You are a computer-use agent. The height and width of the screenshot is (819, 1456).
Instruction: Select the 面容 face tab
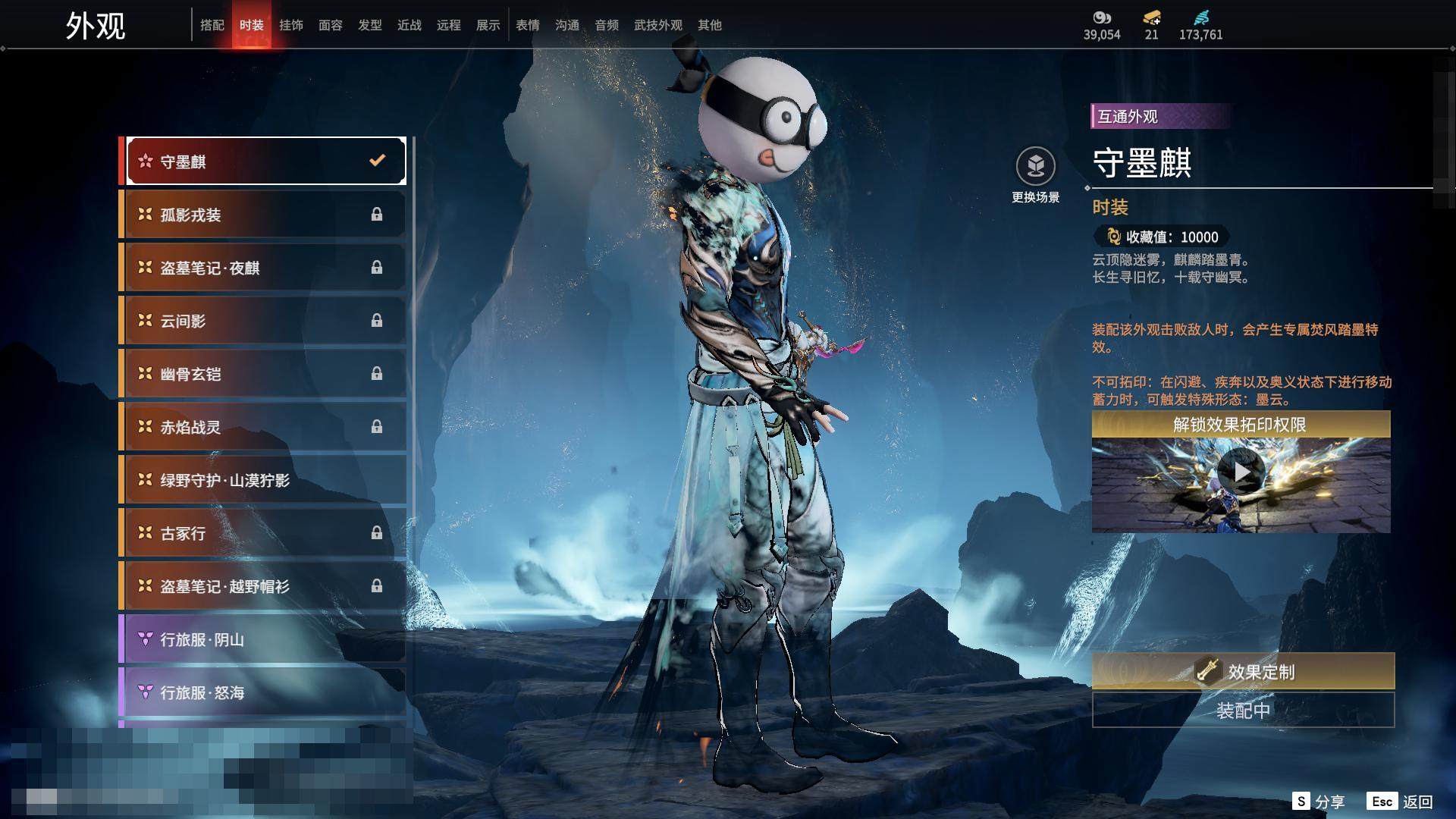(x=331, y=25)
